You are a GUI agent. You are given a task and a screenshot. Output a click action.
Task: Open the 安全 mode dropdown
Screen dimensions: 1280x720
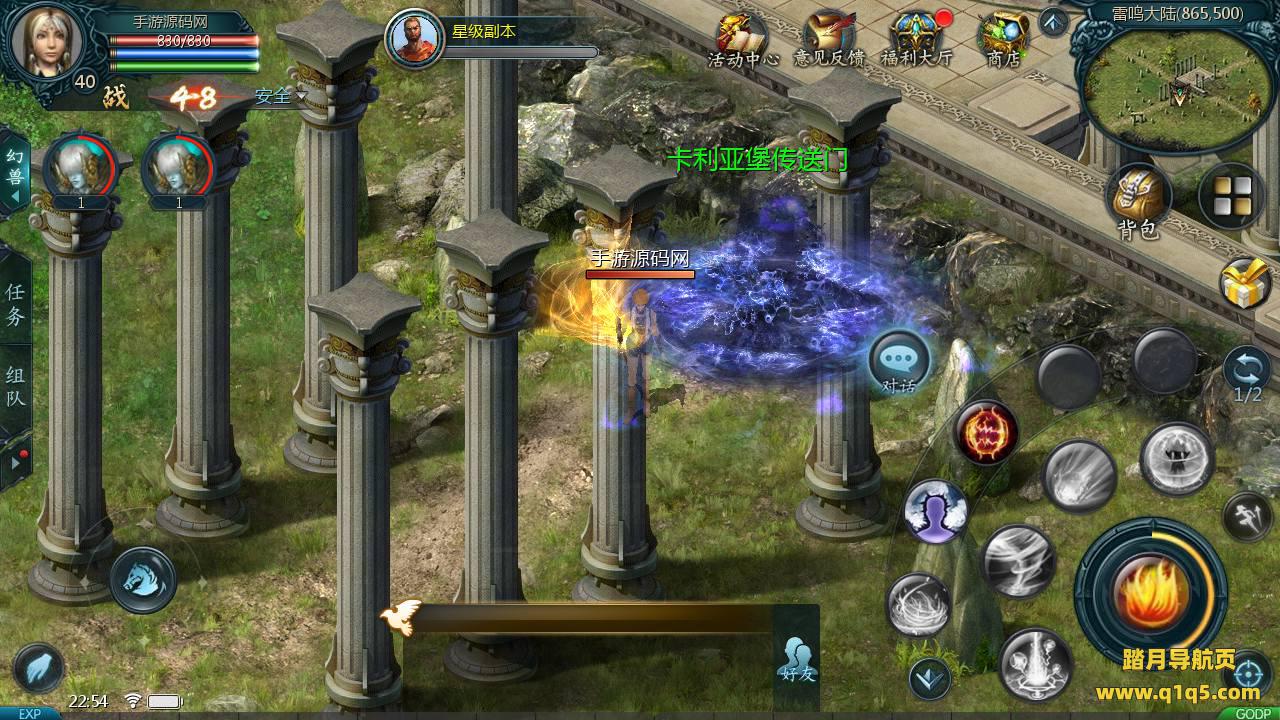pos(280,97)
